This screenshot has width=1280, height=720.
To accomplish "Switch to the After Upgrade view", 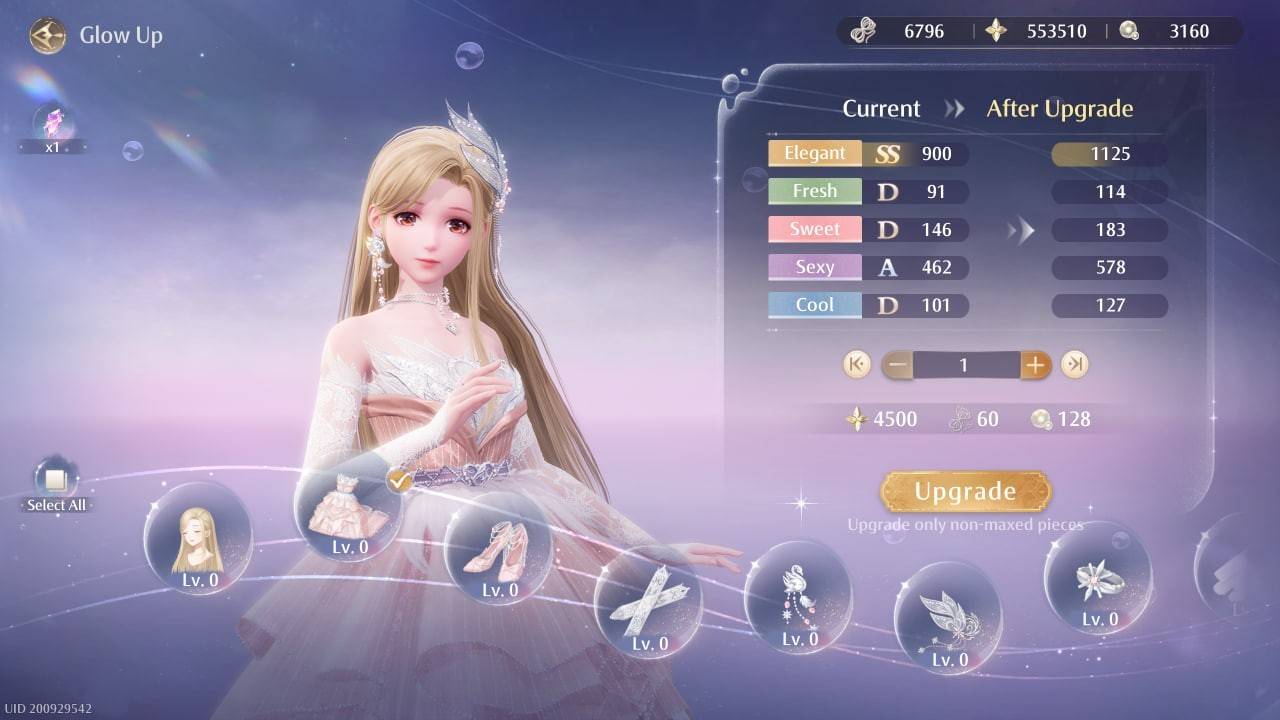I will [x=1061, y=108].
